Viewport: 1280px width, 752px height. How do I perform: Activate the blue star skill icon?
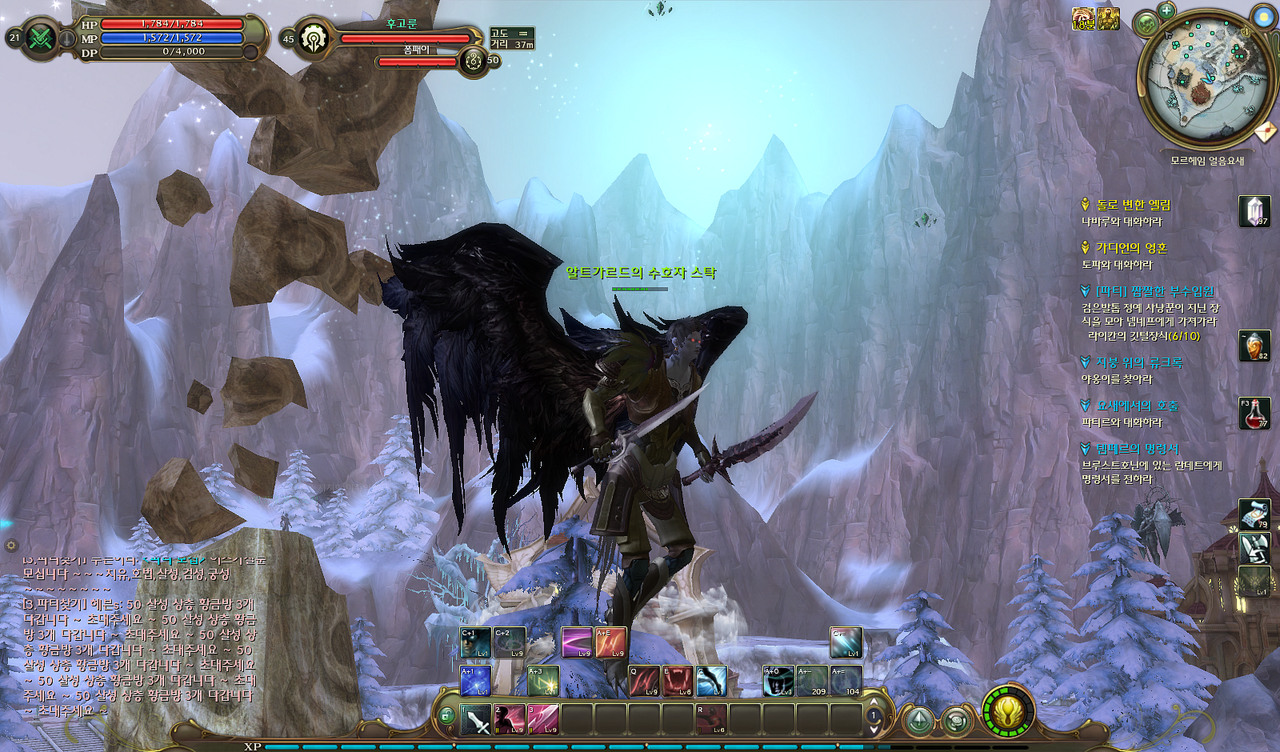click(475, 681)
